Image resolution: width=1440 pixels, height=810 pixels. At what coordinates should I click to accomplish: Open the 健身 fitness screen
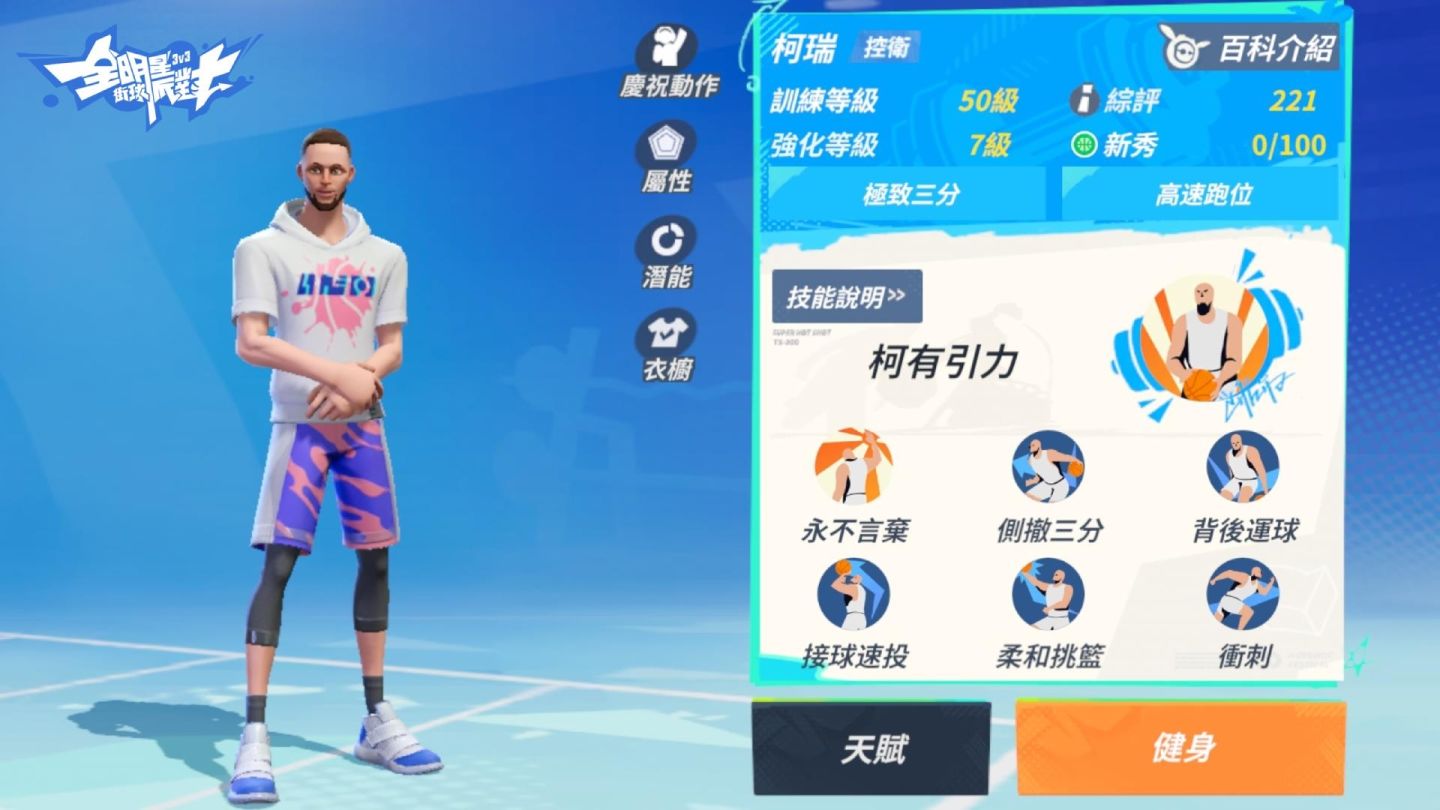[x=1180, y=749]
